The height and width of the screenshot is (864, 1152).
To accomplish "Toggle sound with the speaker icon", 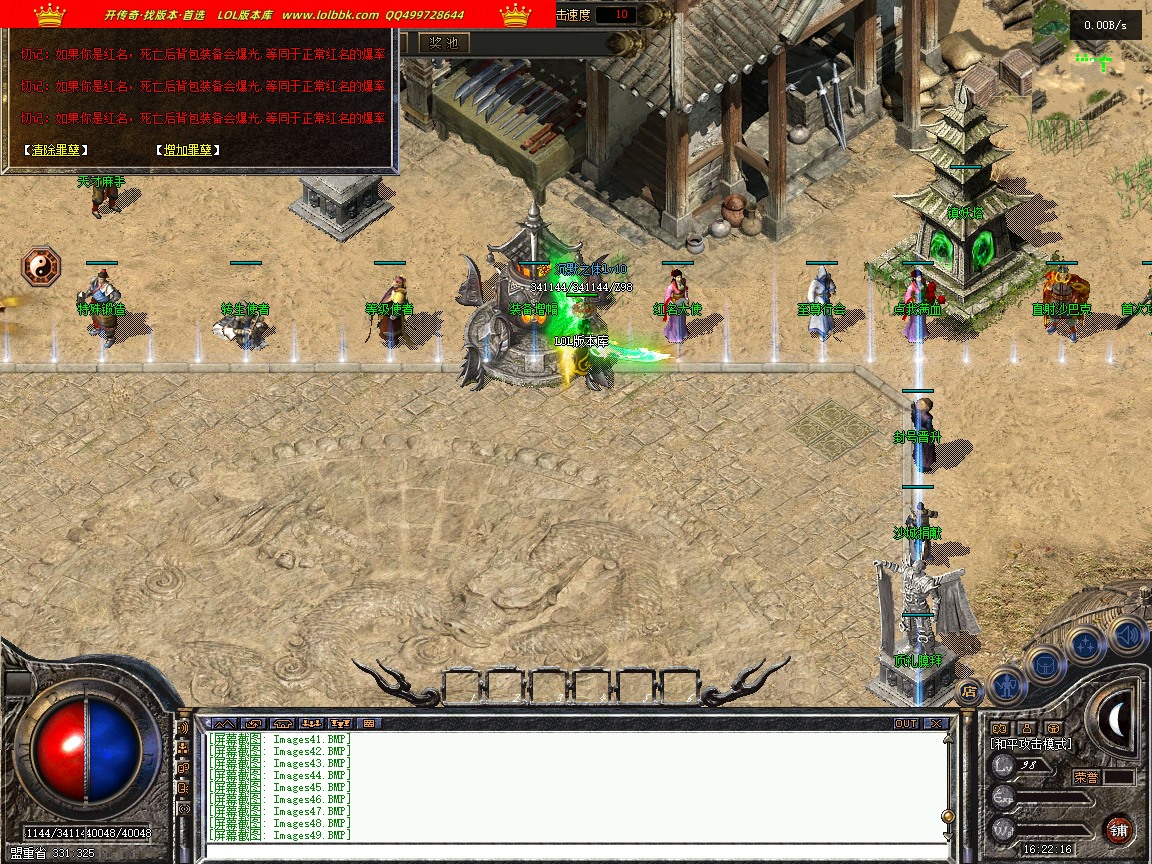I will coord(1127,634).
